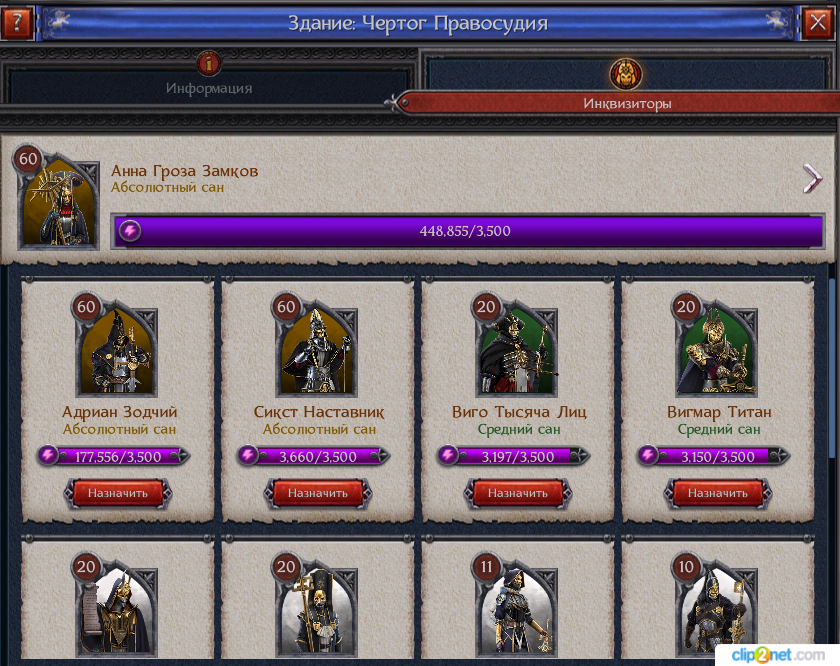Choose the level 11 inquisitor portrait
840x666 pixels.
(518, 612)
